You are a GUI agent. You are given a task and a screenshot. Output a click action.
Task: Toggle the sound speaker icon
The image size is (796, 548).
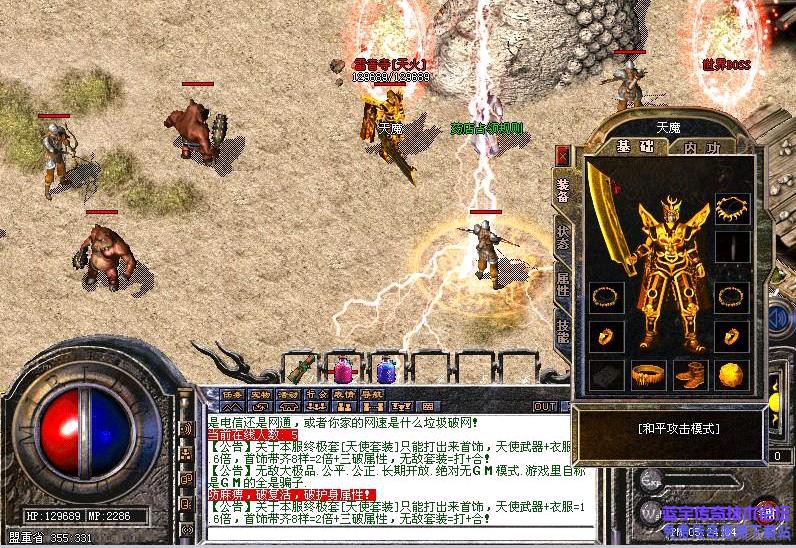click(186, 429)
